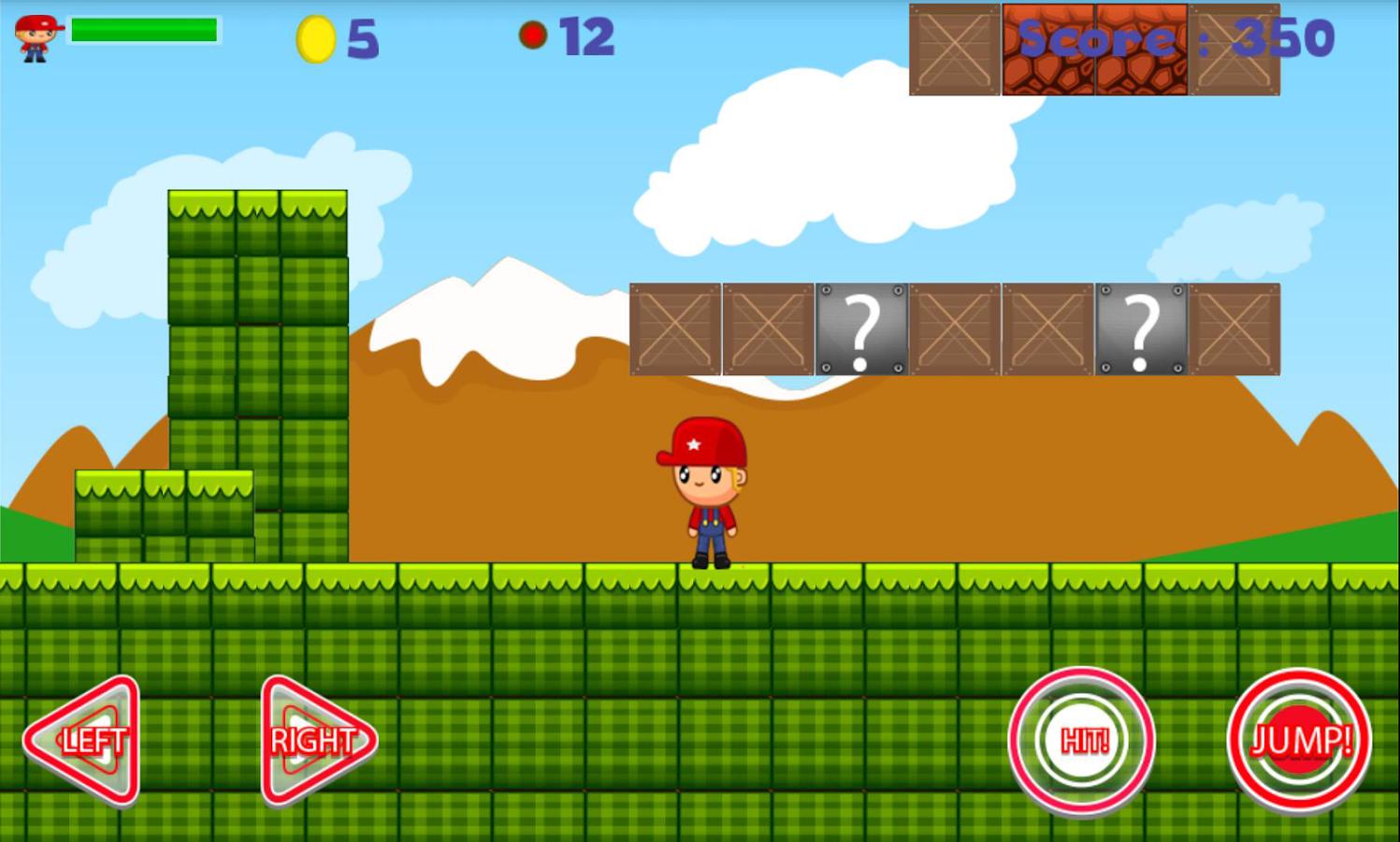The height and width of the screenshot is (842, 1400).
Task: Click the leftmost wooden crate in the floating row
Action: [675, 329]
